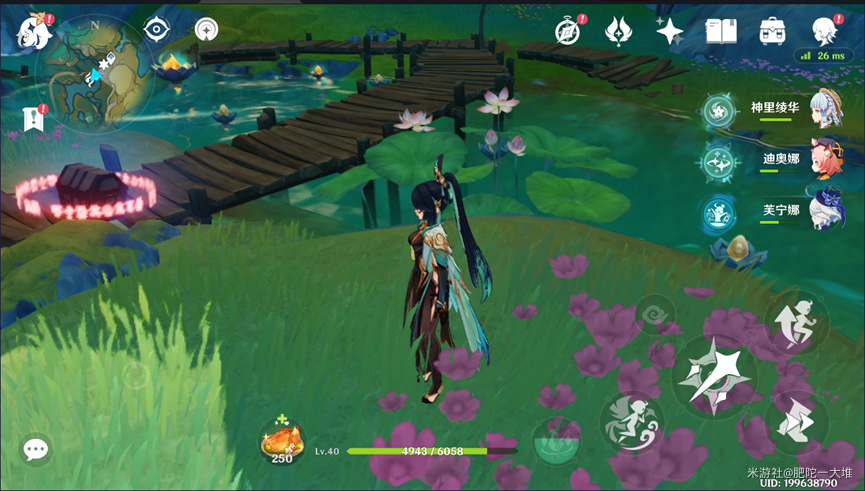Open the Adventurer Handbook book icon

point(720,31)
